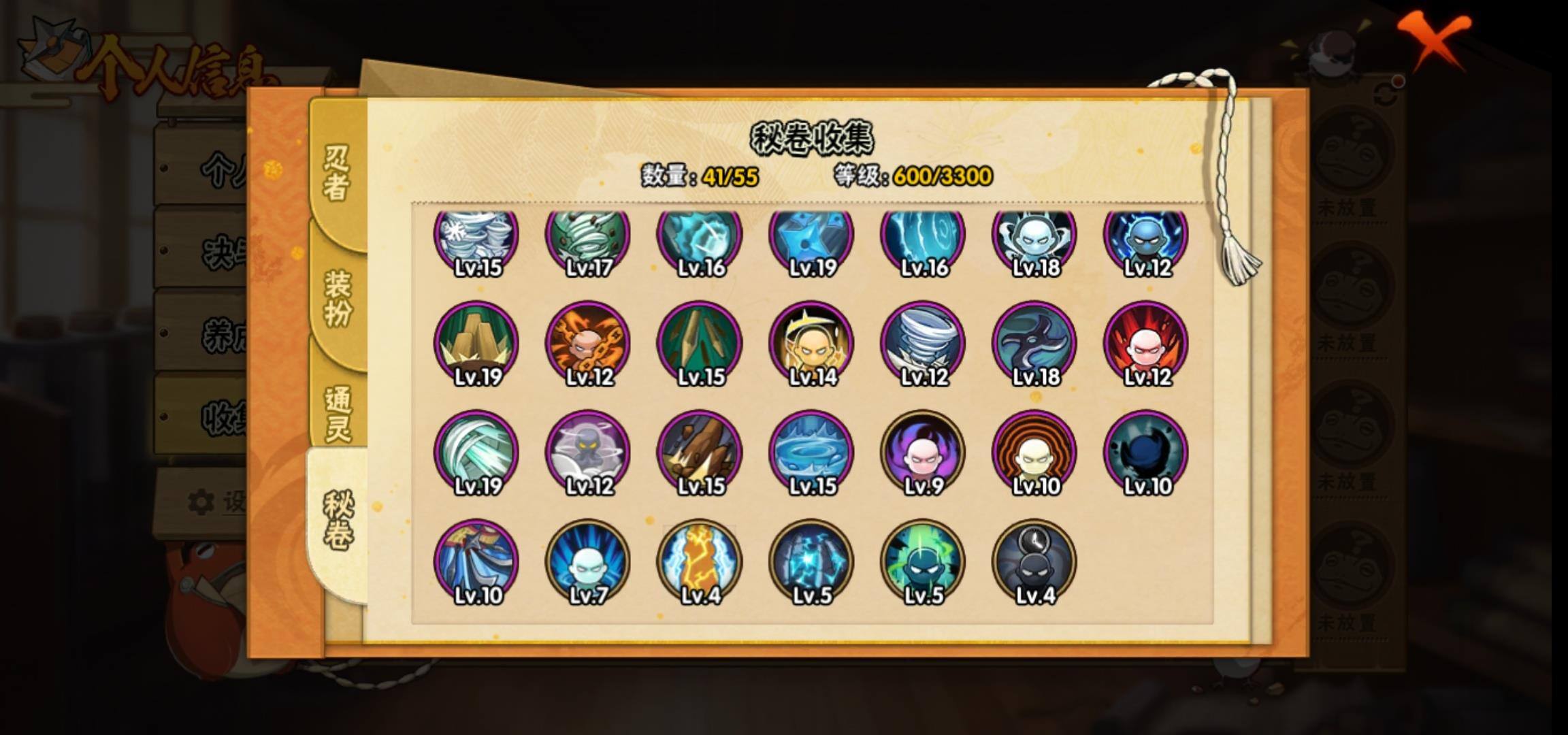Select the 通灵 tab
Screen dimensions: 1568x735
[x=338, y=414]
